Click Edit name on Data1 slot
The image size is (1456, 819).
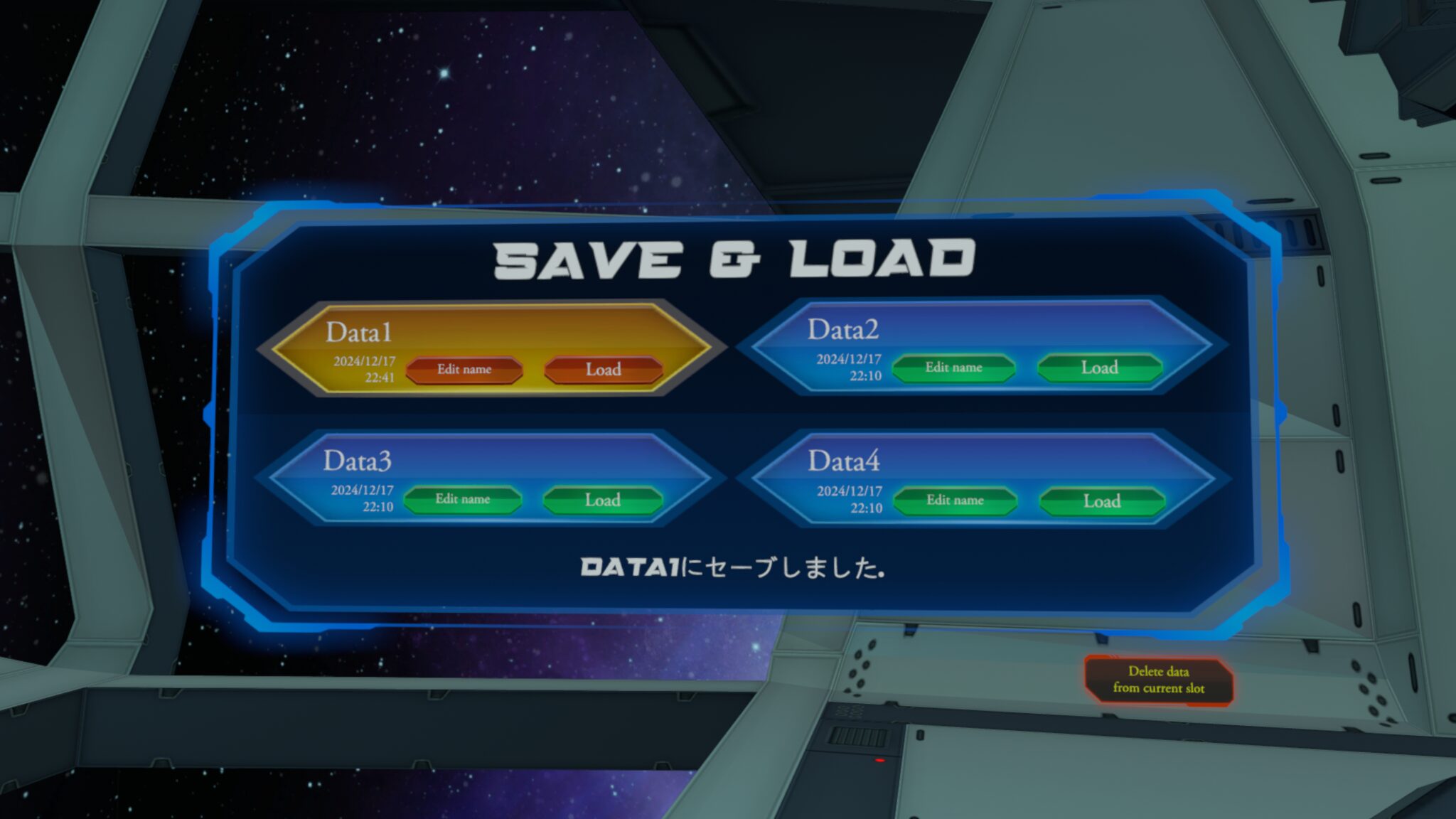pos(465,369)
